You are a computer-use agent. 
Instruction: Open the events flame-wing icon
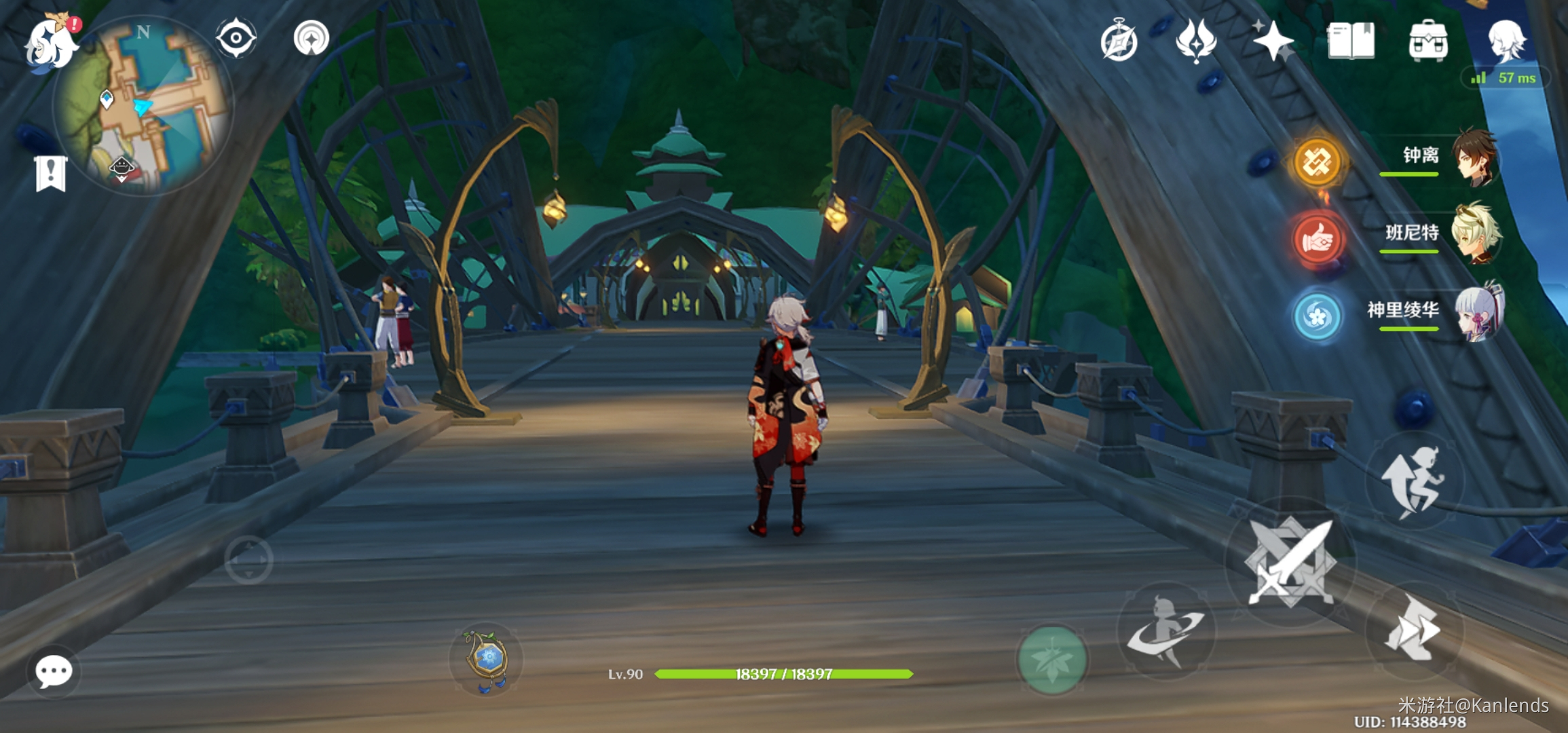1196,41
